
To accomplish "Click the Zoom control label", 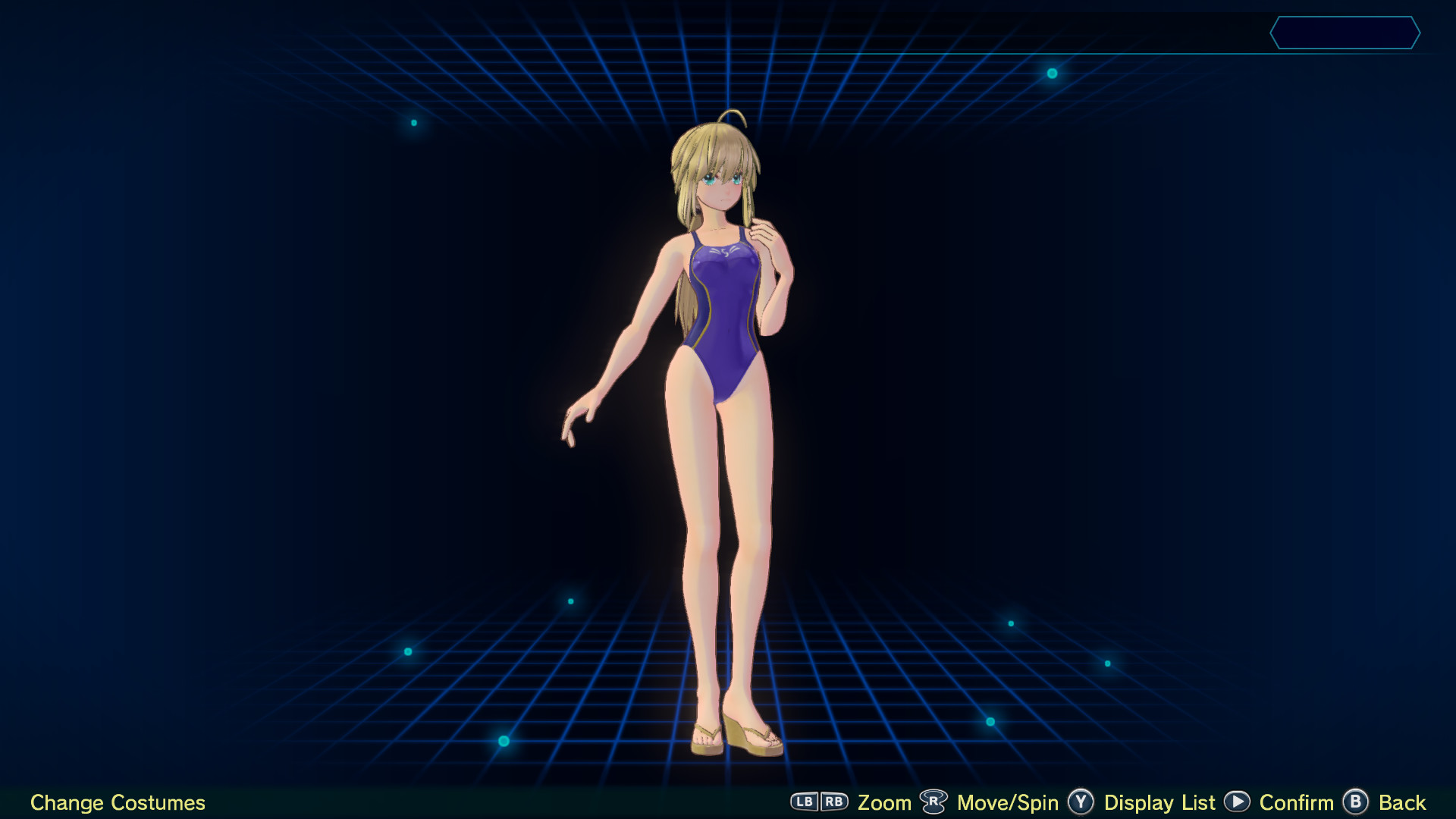I will point(884,802).
